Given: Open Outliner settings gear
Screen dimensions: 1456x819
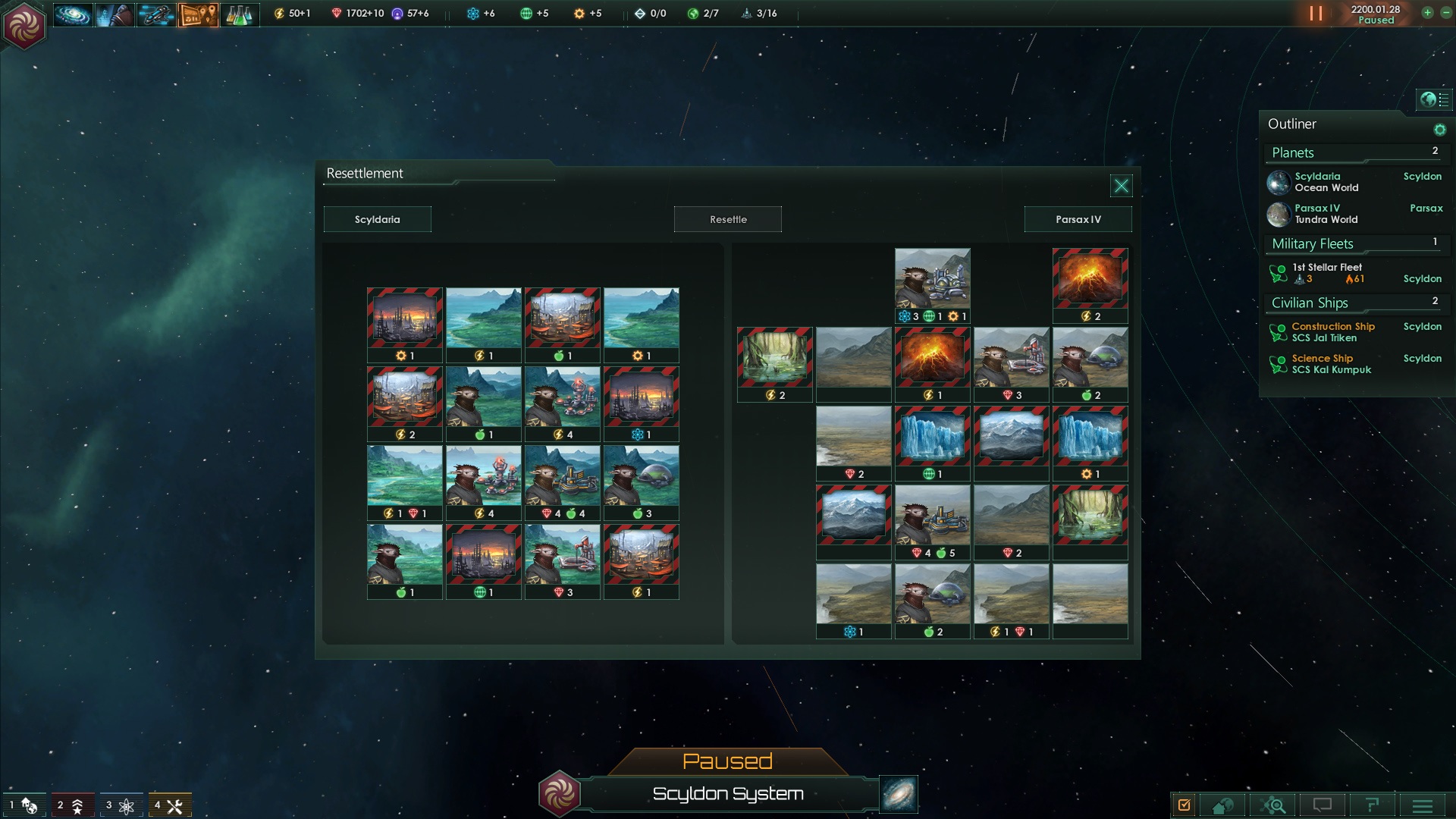Looking at the screenshot, I should click(x=1439, y=130).
